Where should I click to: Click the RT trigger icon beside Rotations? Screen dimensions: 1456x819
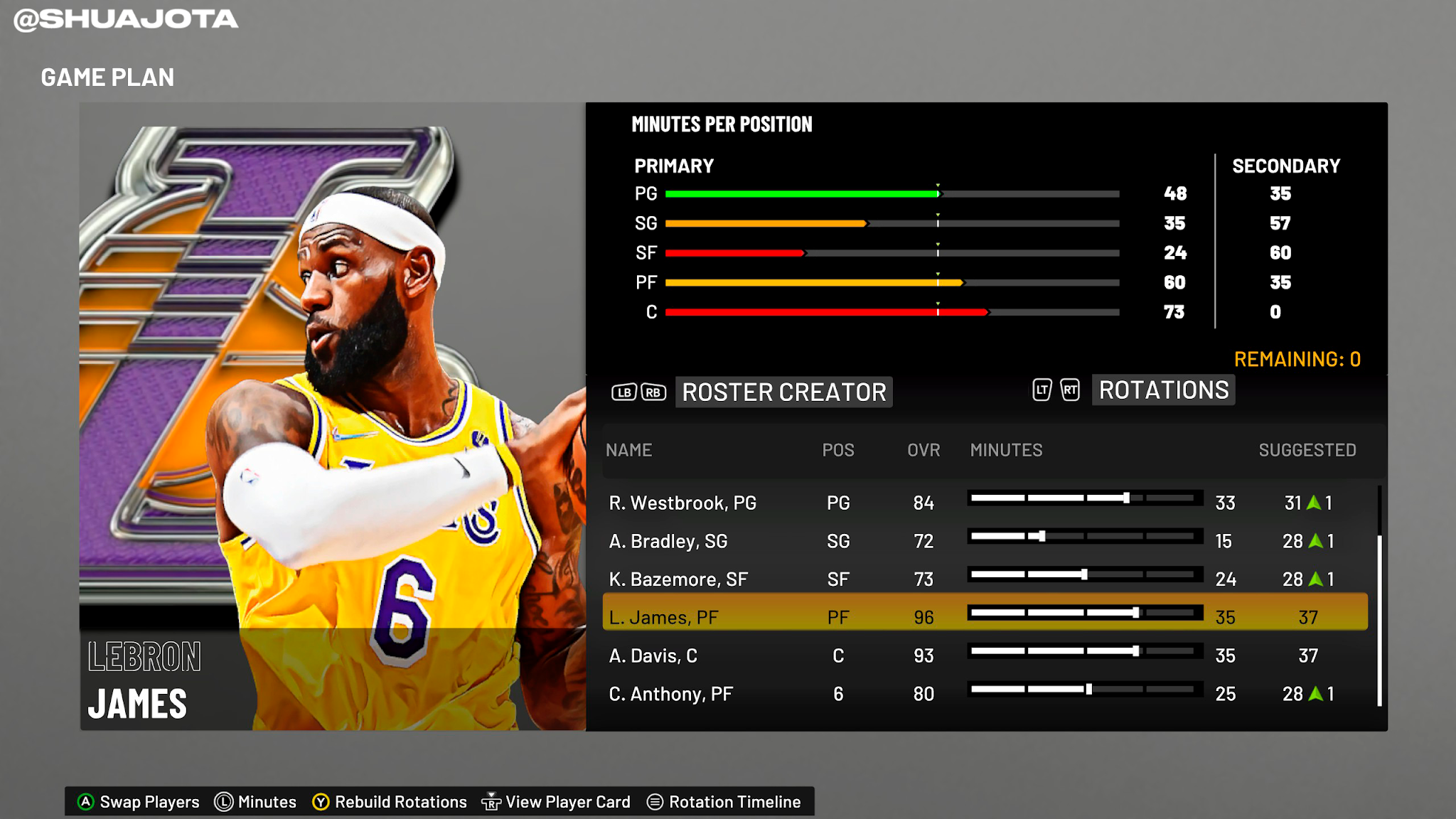pyautogui.click(x=1069, y=390)
